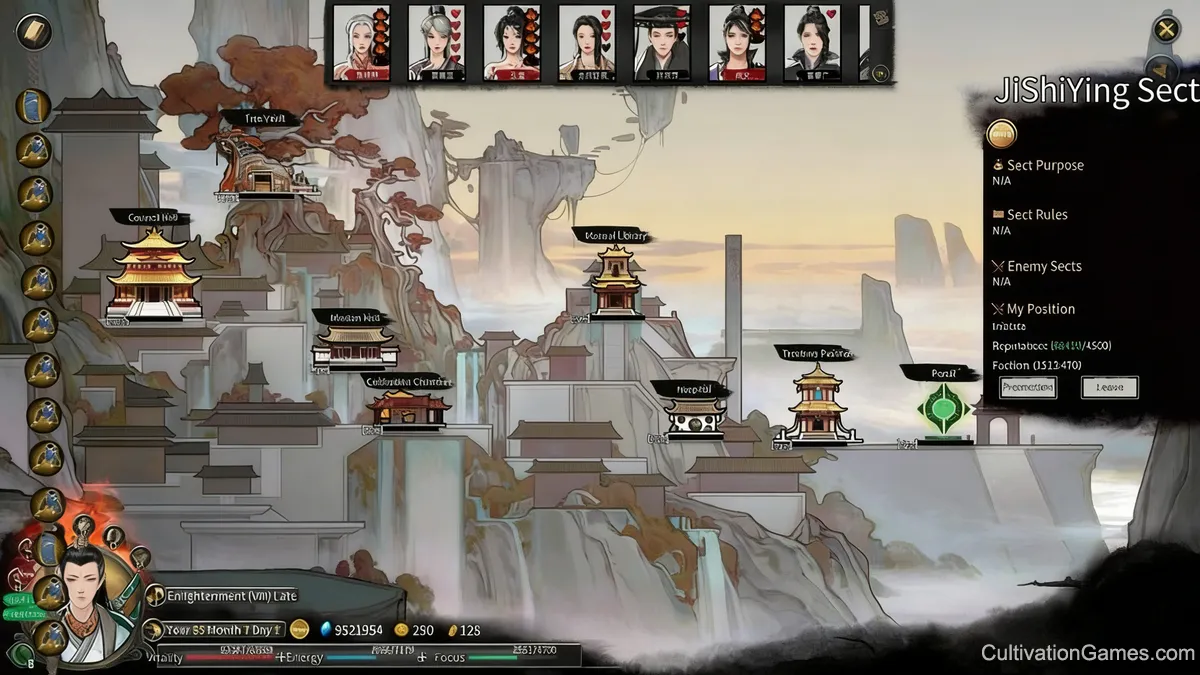Enter the Cultivation Chamber
The image size is (1200, 675).
pyautogui.click(x=407, y=408)
